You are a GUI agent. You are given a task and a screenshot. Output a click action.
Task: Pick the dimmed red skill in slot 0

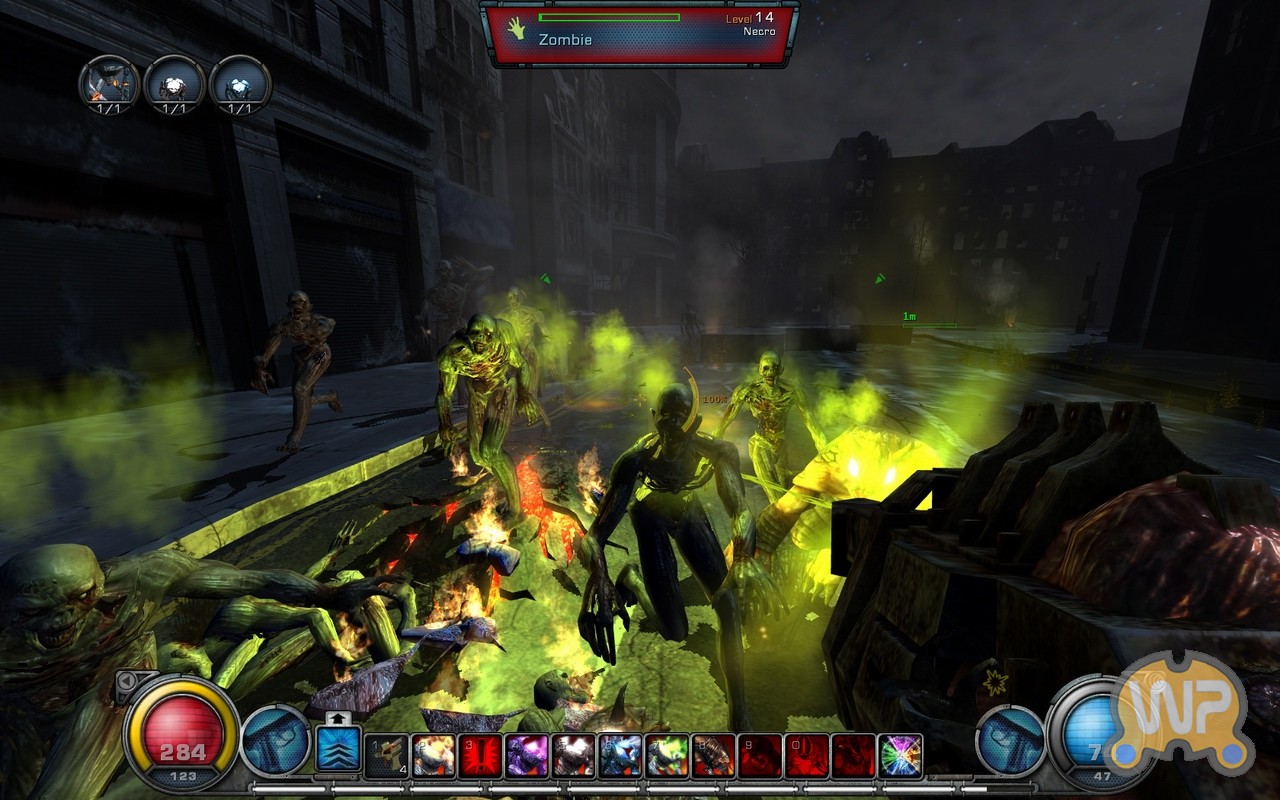pyautogui.click(x=807, y=755)
